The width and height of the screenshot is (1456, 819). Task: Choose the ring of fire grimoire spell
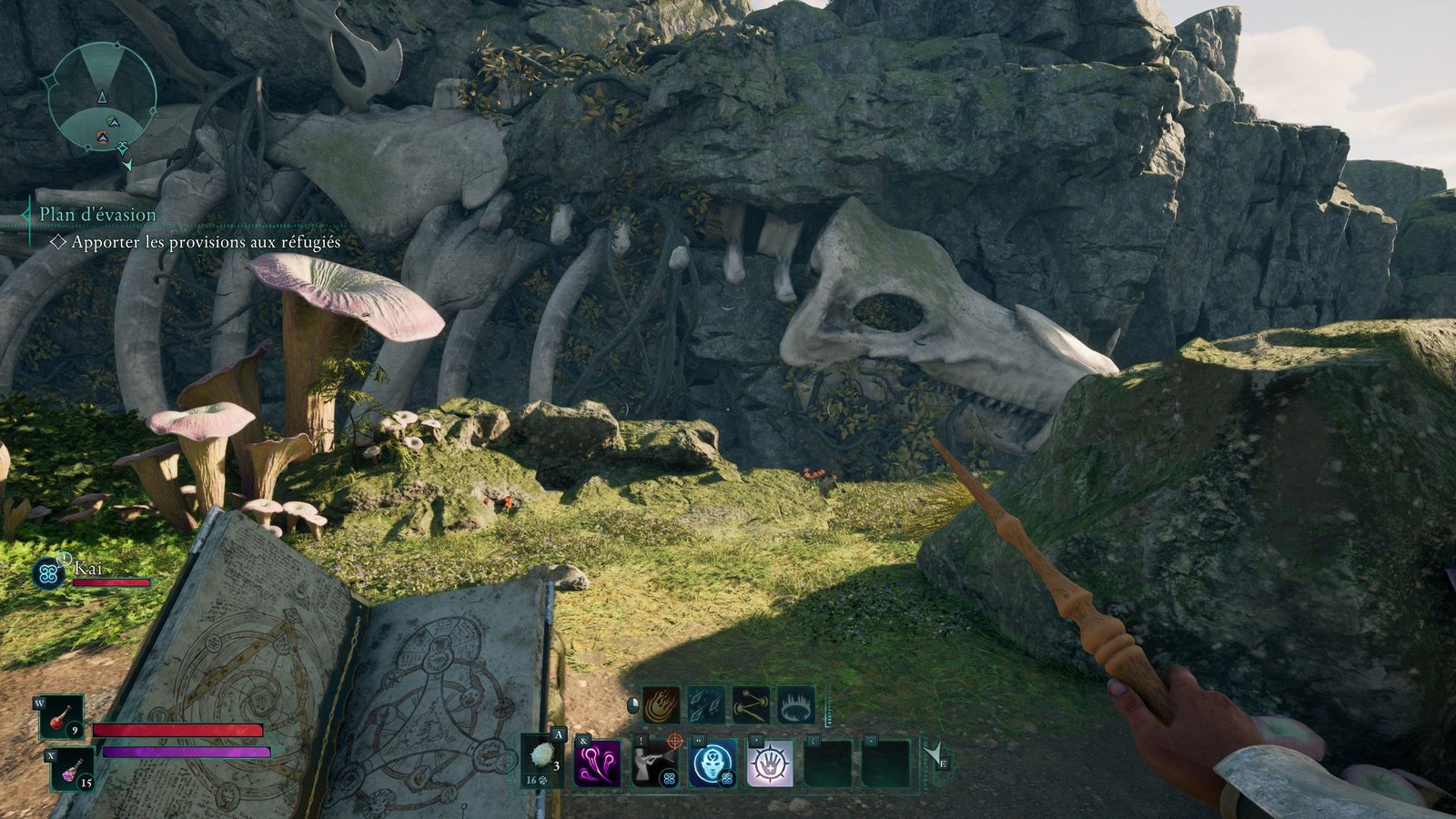point(795,704)
